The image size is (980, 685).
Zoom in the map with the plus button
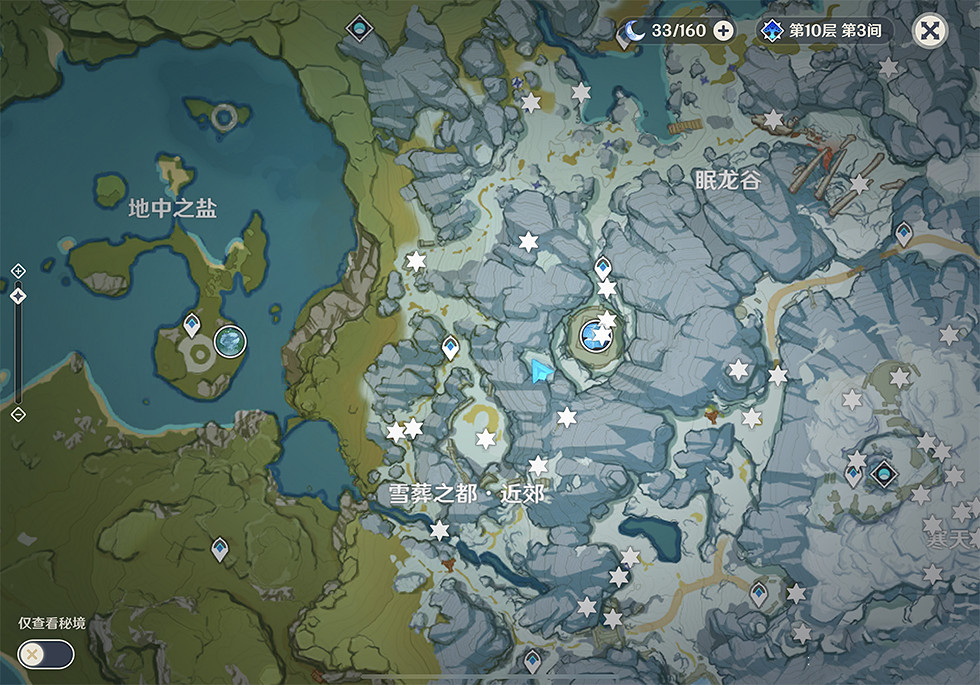point(18,271)
